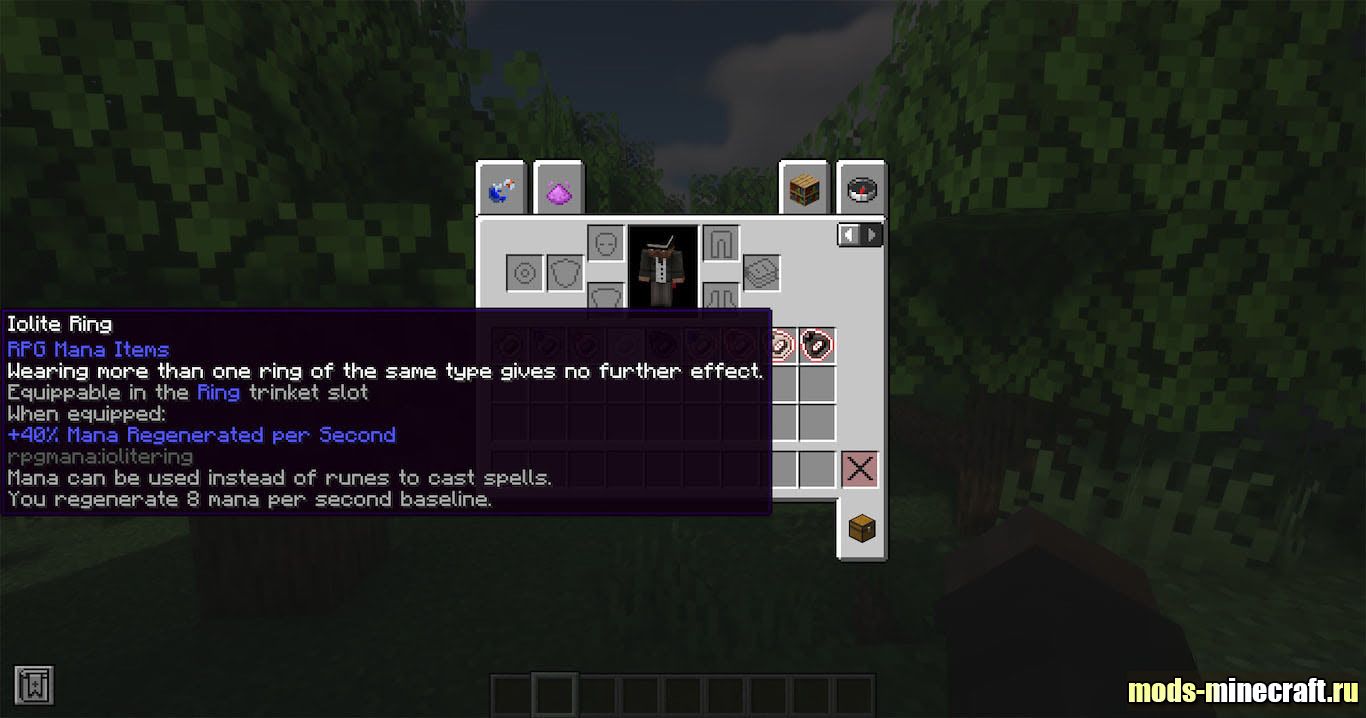
Task: Switch to the pink dust creative tab
Action: click(x=558, y=188)
